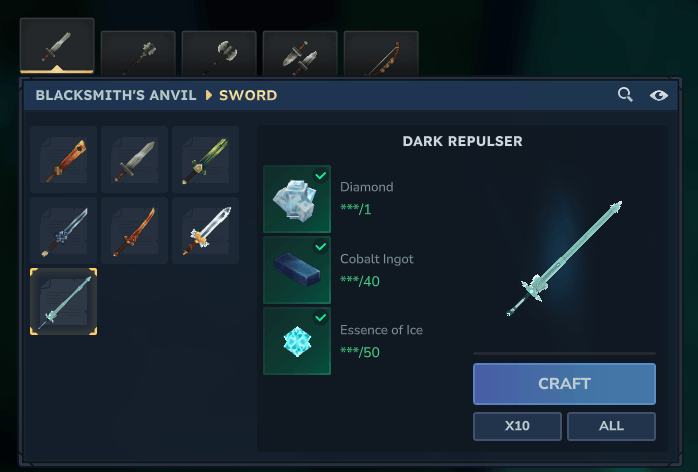Screen dimensions: 698x472
Task: Pick the grey iron broadsword recipe
Action: [134, 159]
